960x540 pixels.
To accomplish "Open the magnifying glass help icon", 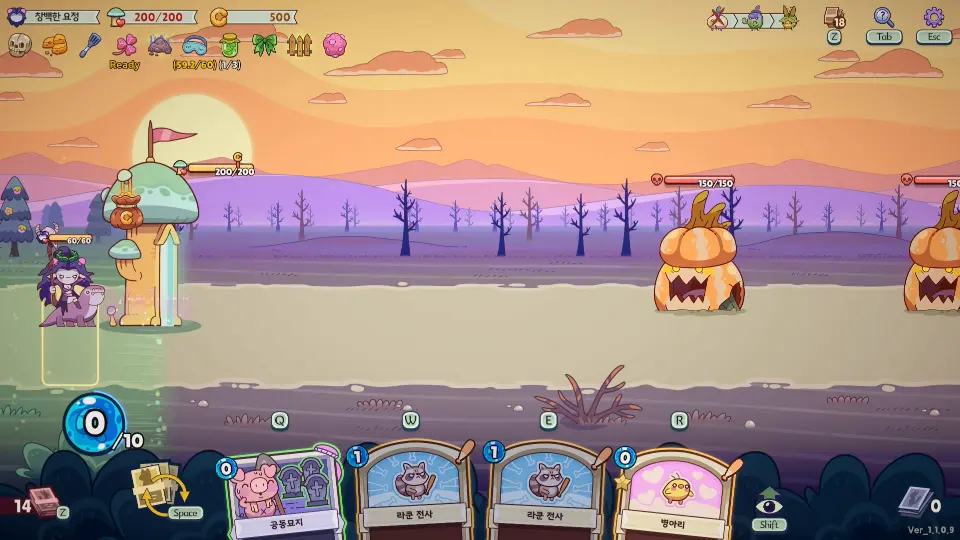I will [x=883, y=18].
